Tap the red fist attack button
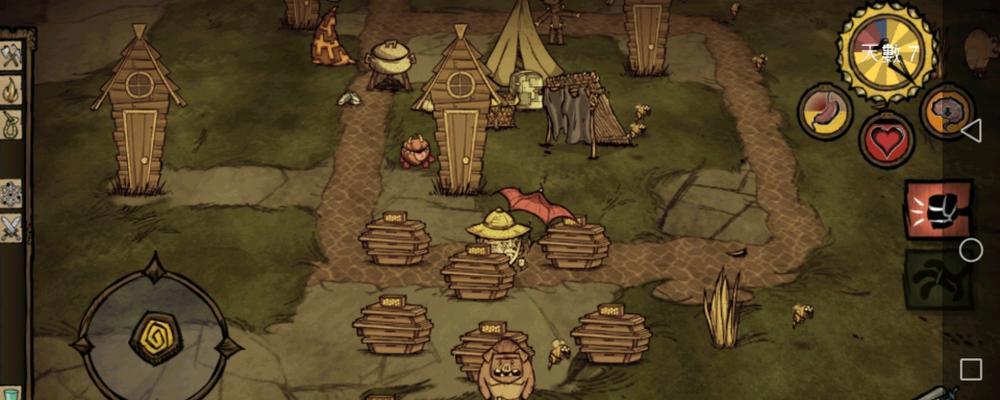 pos(937,210)
